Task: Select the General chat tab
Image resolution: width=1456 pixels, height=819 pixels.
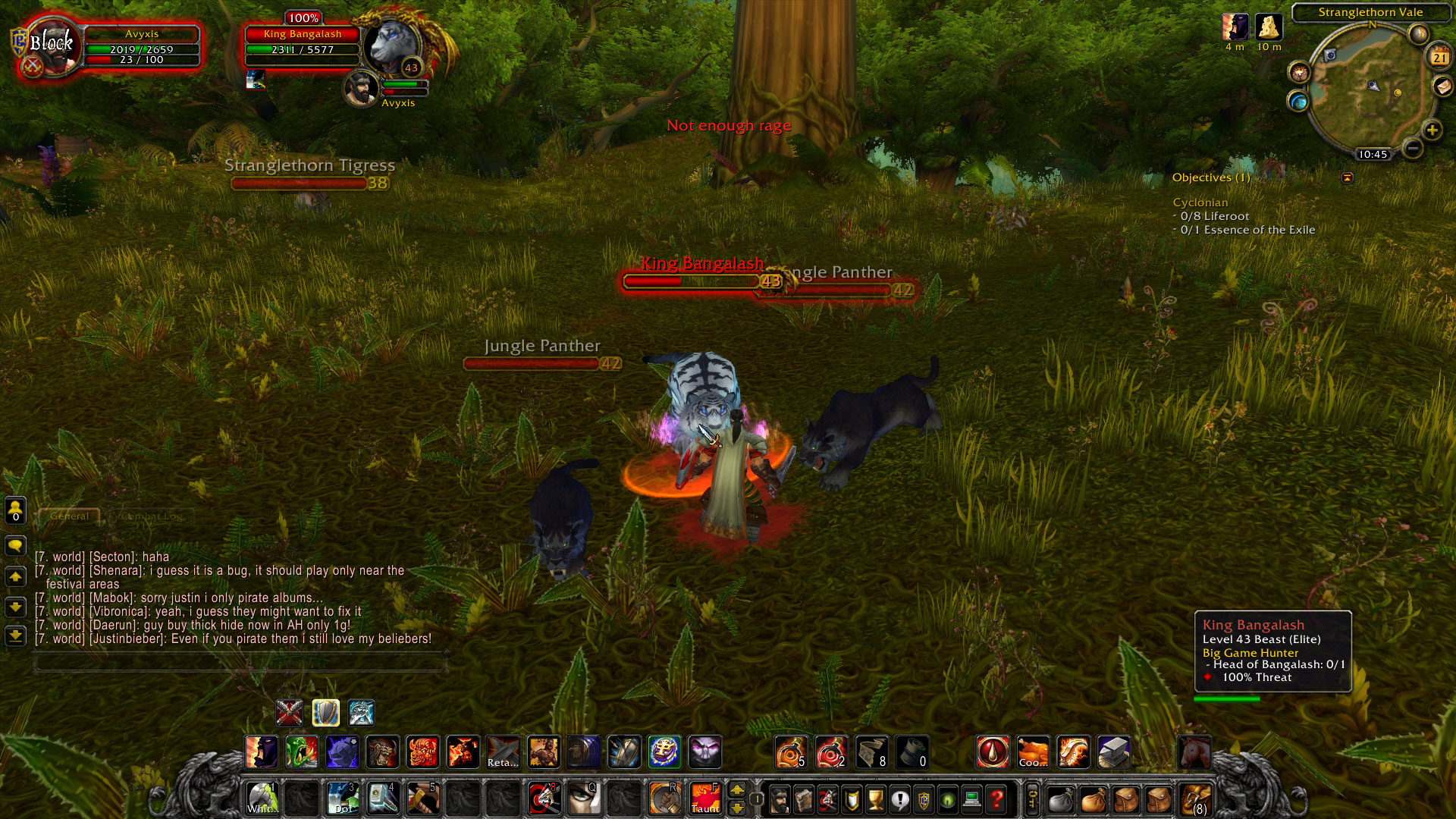Action: [x=69, y=516]
